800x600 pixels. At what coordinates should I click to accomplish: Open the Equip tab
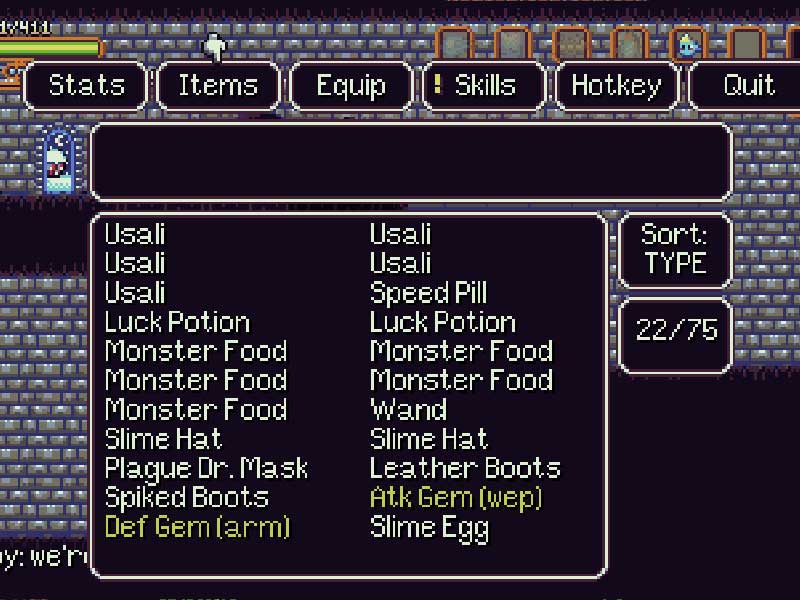(351, 85)
